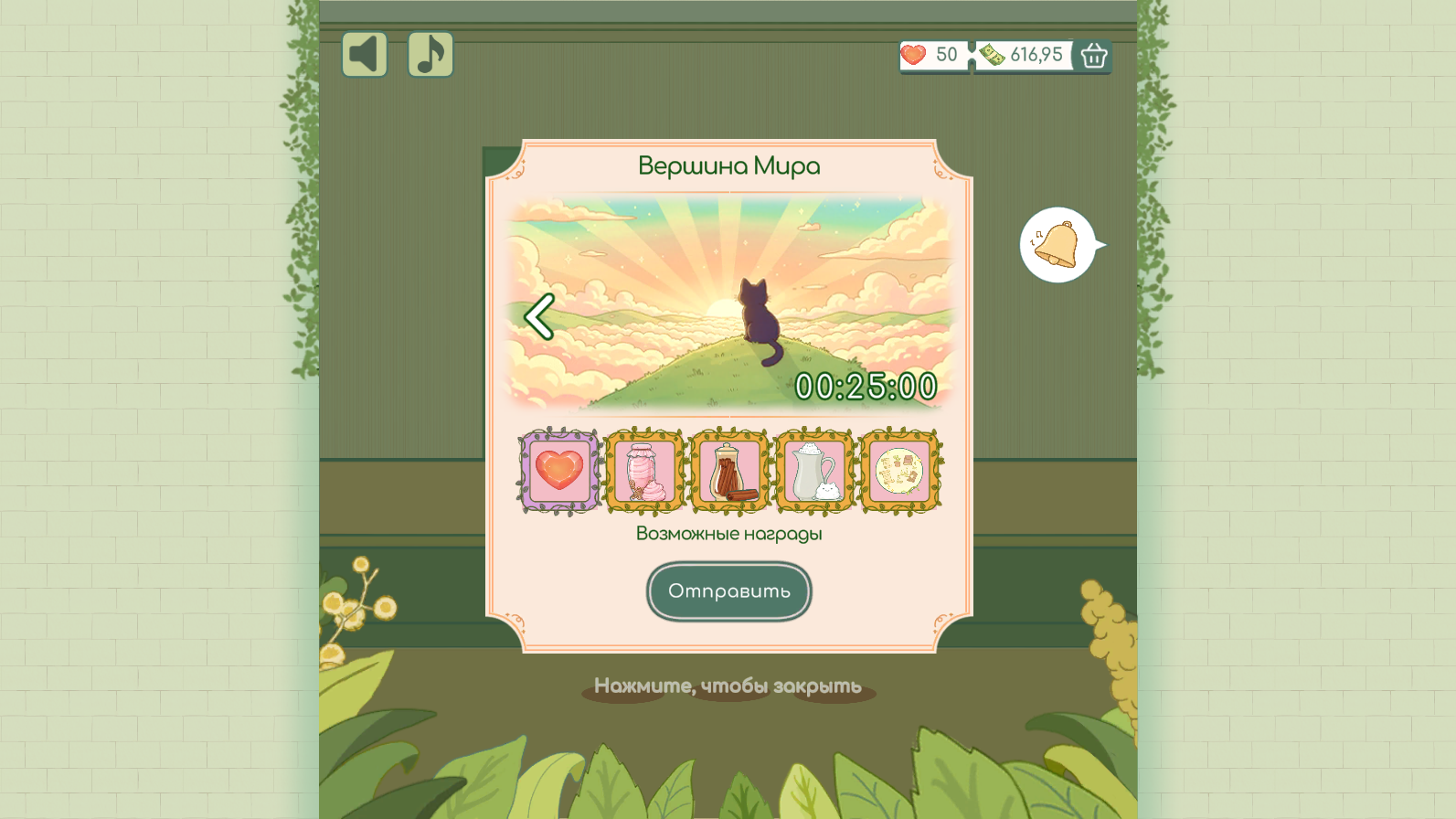Click the 00:25:00 expedition timer
This screenshot has height=819, width=1456.
pyautogui.click(x=868, y=388)
